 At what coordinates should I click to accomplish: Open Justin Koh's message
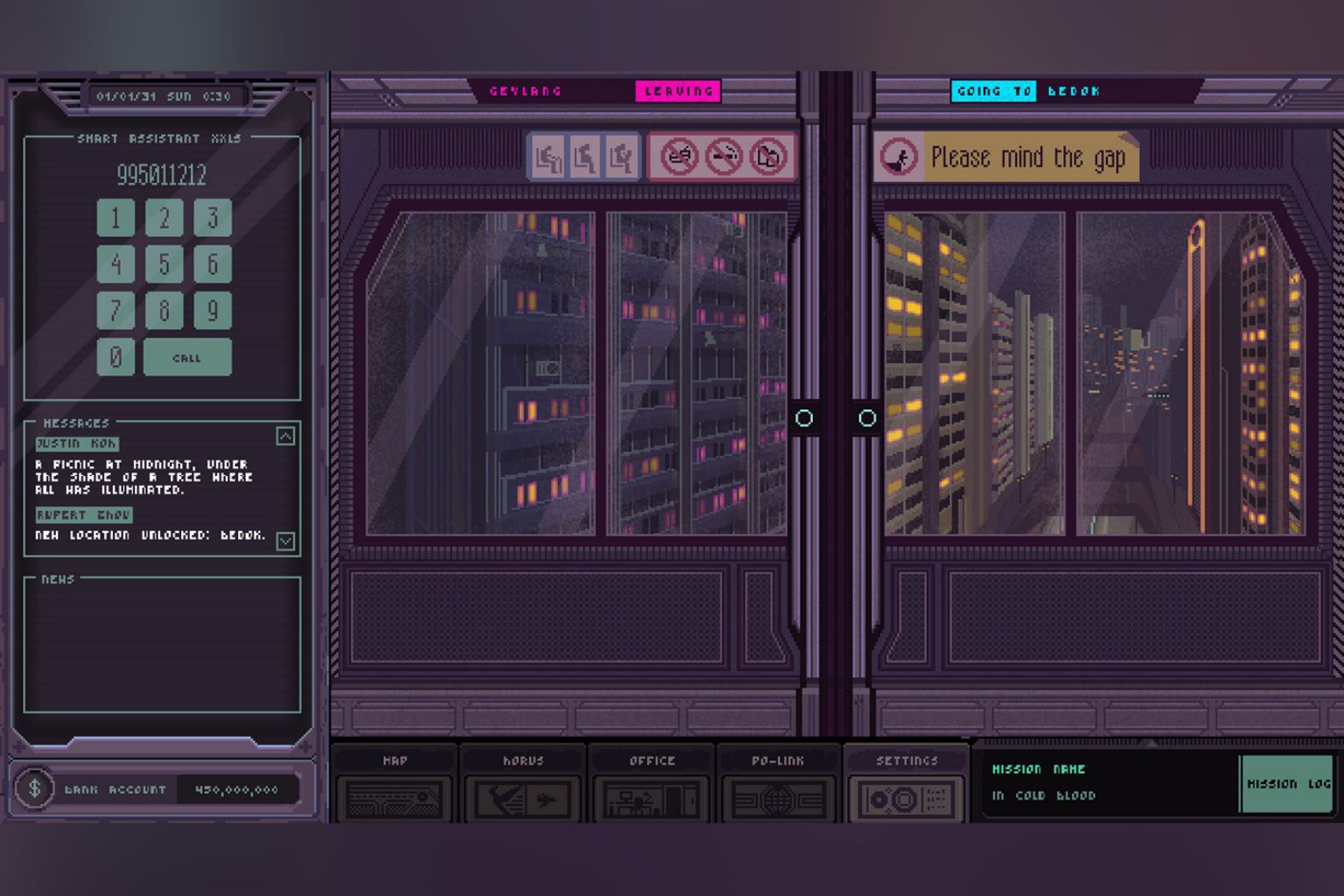[x=77, y=444]
